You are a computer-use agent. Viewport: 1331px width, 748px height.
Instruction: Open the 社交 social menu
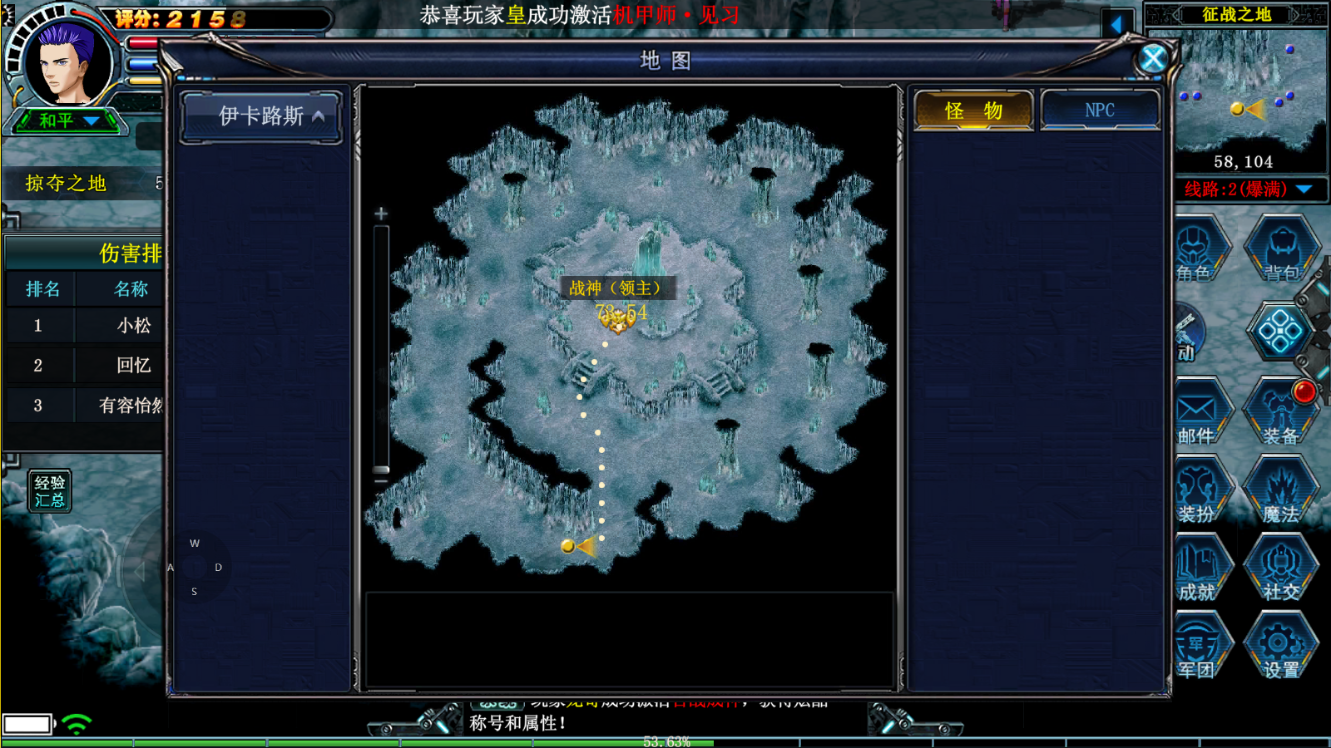[1280, 570]
